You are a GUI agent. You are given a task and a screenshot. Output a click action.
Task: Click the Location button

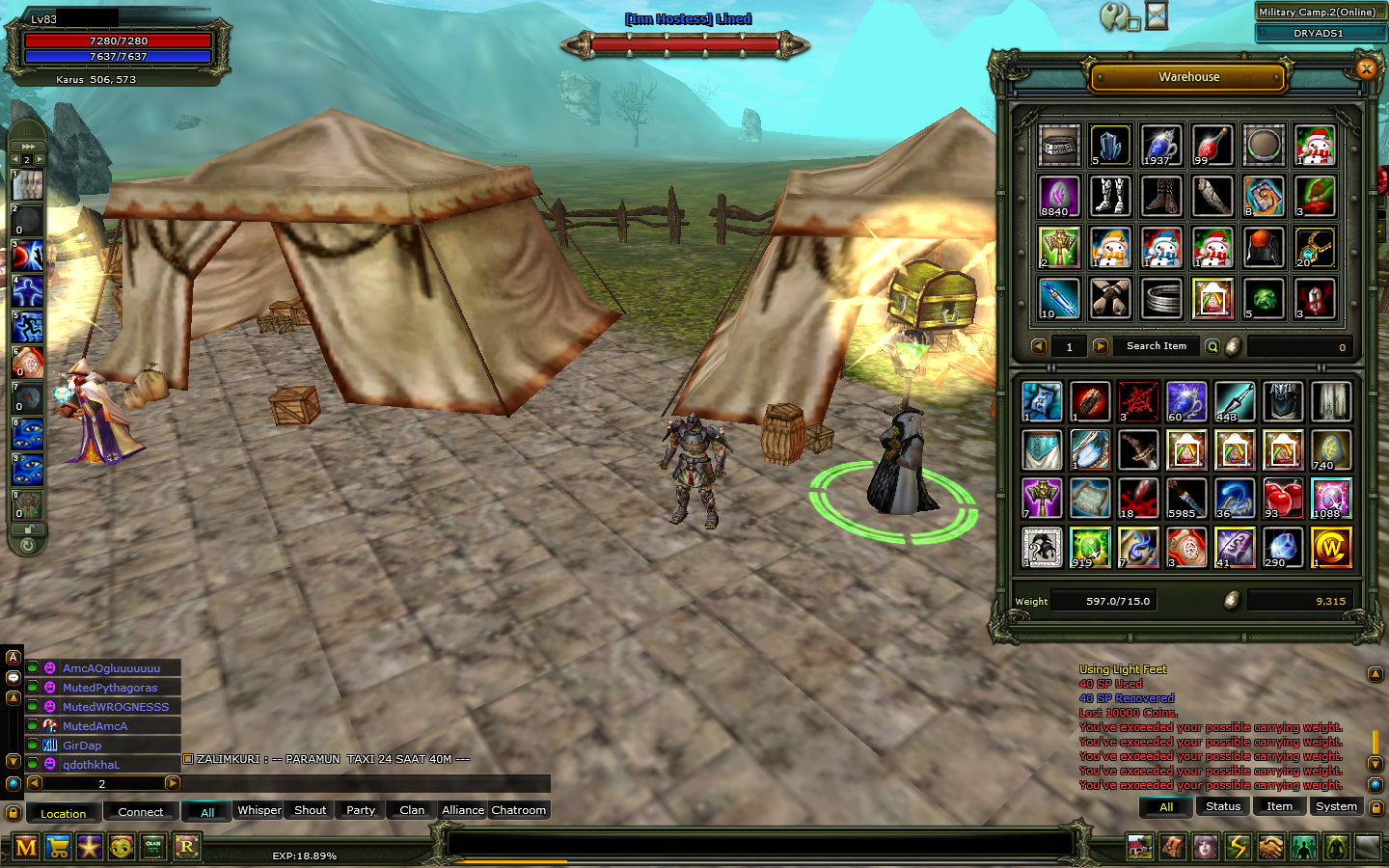click(63, 813)
